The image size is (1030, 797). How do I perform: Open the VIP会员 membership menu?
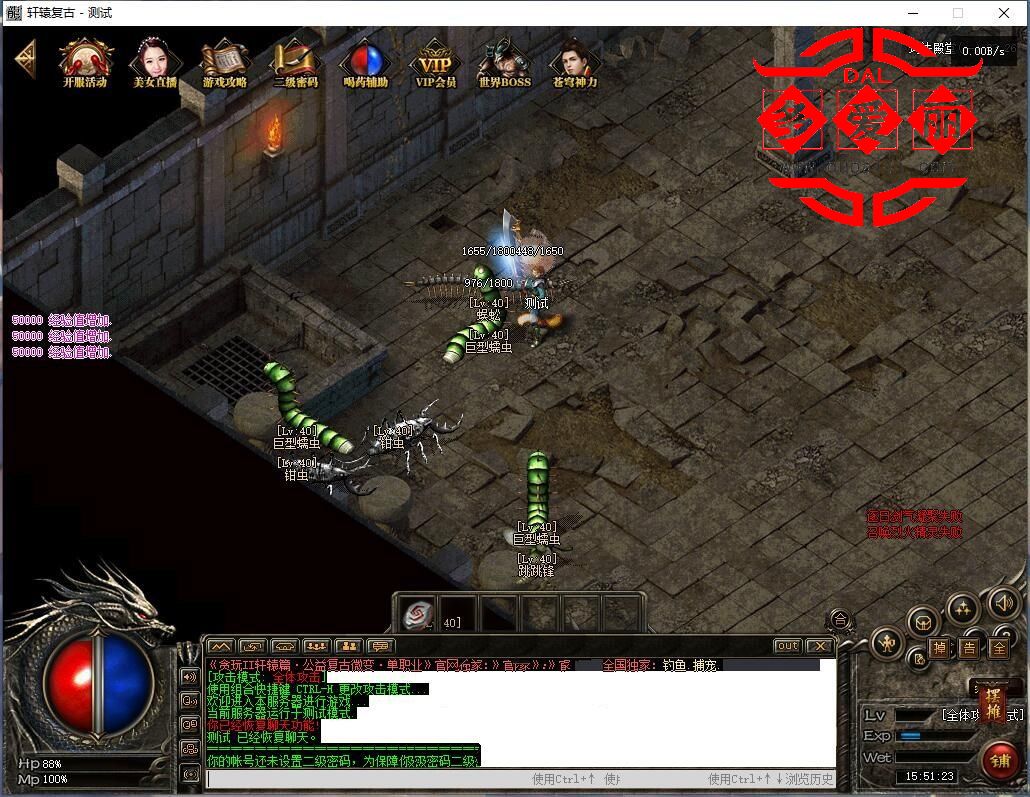[435, 62]
